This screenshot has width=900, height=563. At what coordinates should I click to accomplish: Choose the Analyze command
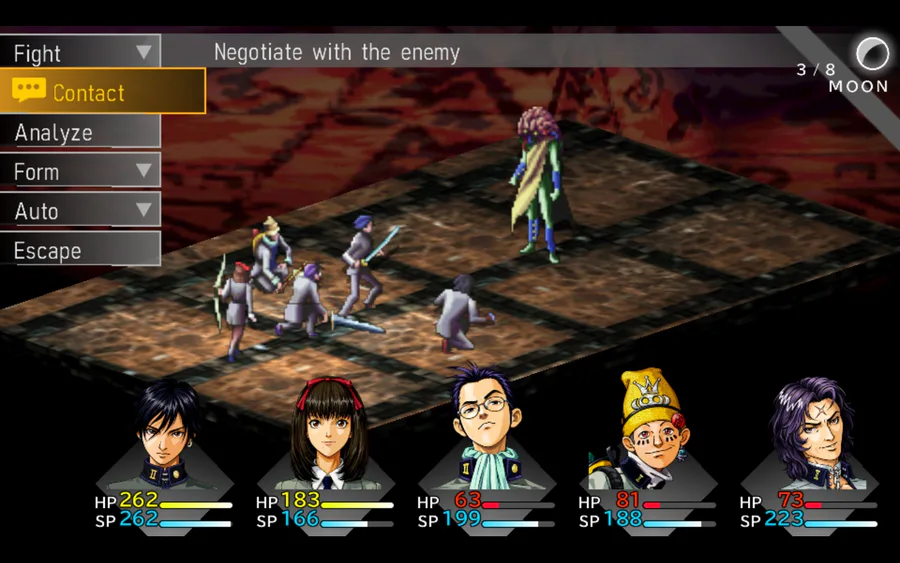click(x=80, y=132)
